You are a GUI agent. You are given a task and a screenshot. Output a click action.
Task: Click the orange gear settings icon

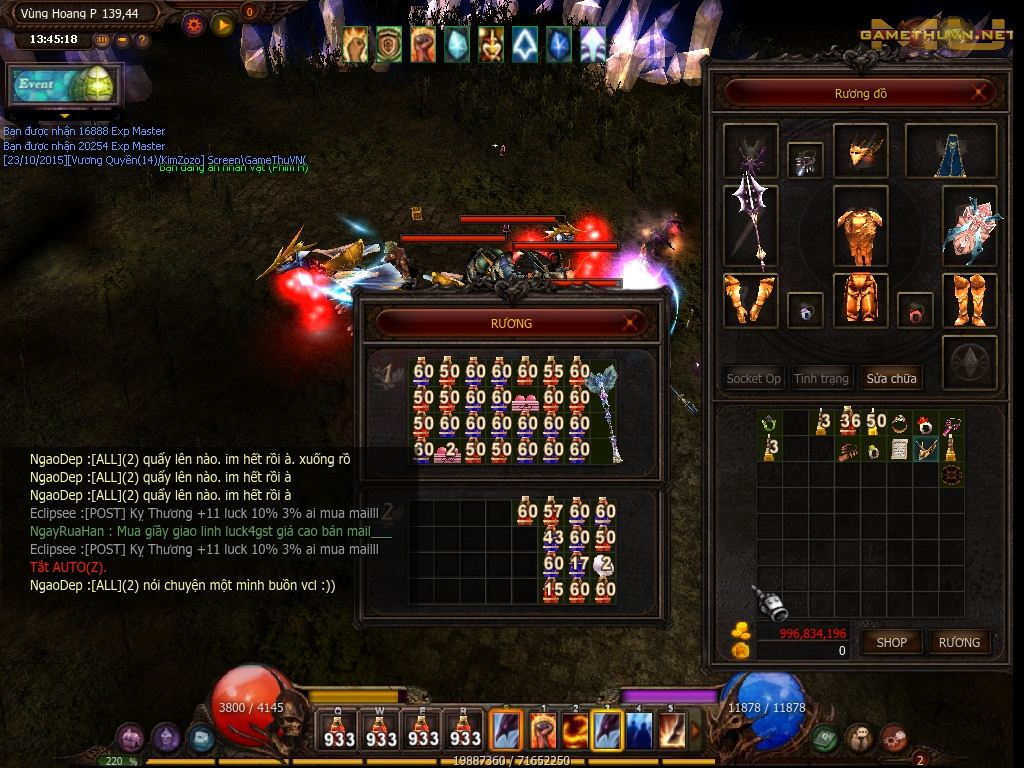click(x=195, y=25)
